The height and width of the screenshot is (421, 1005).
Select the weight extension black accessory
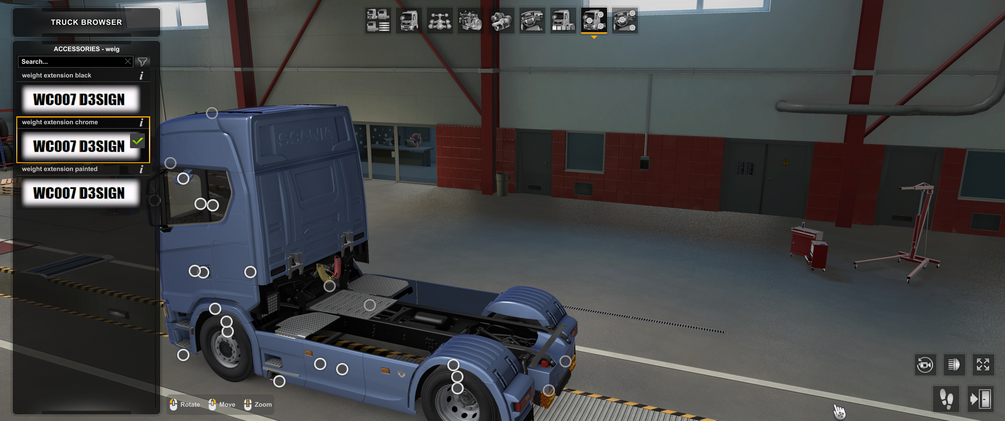[x=79, y=98]
